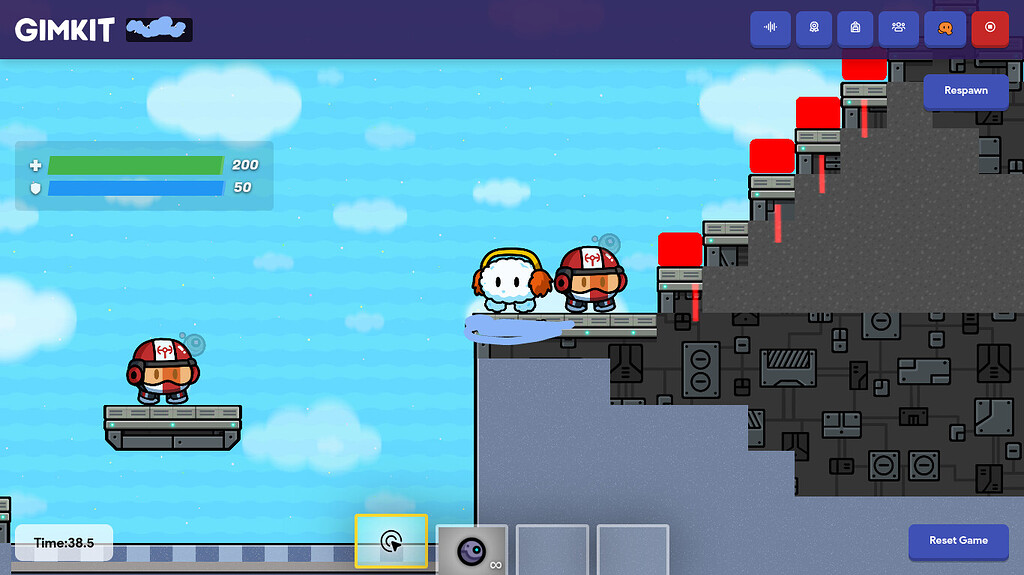Screen dimensions: 1024x575
Task: Stop the game with the red button
Action: point(990,28)
